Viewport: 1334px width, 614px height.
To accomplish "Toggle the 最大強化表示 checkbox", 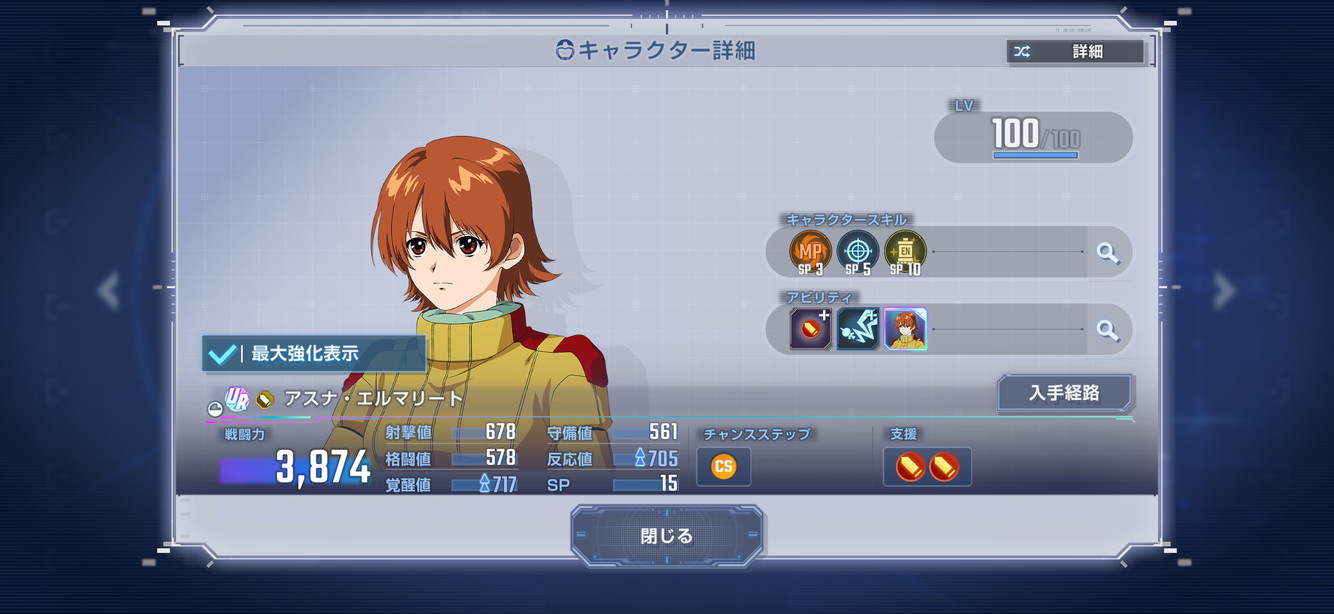I will tap(222, 354).
